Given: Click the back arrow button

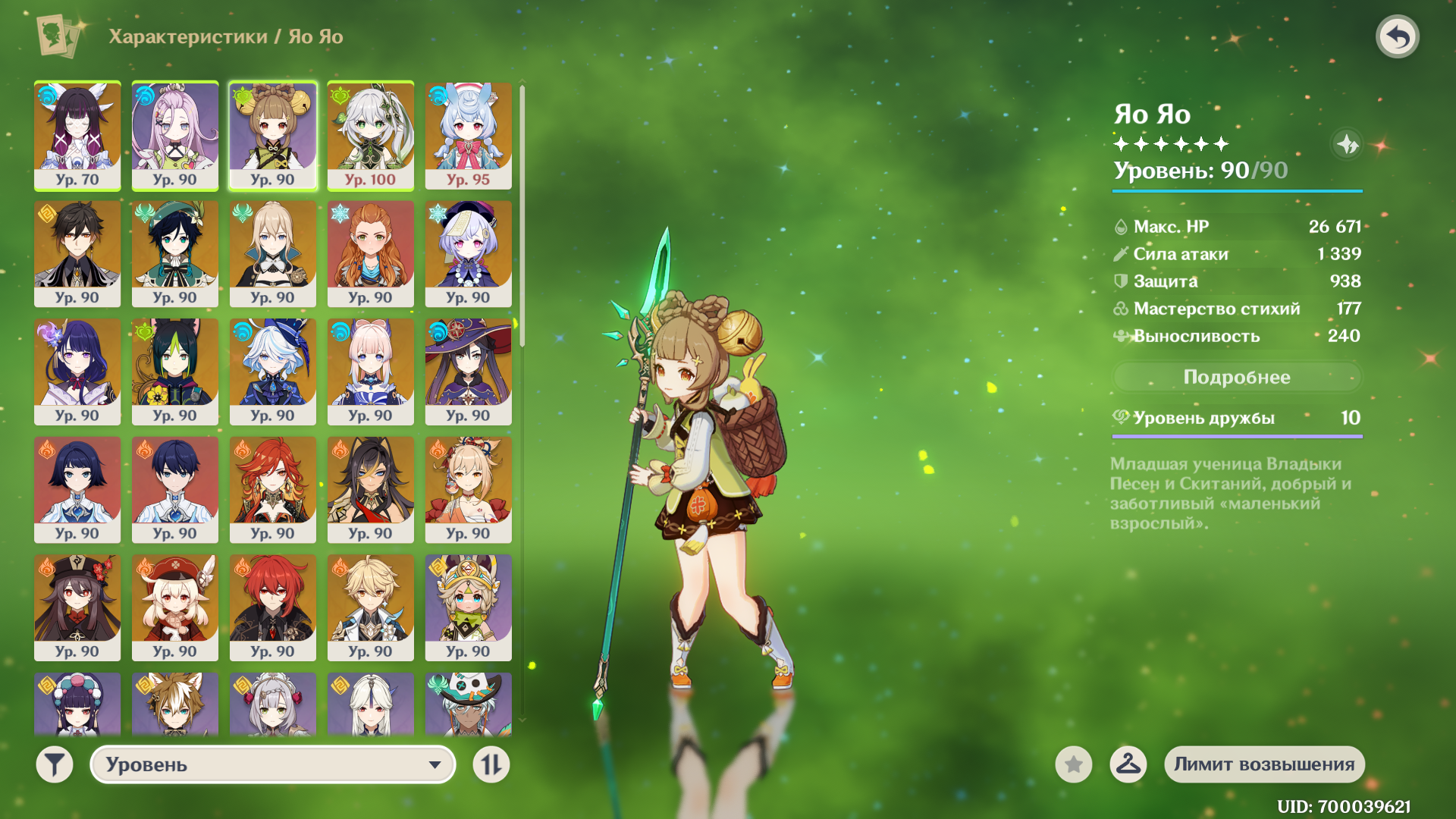Looking at the screenshot, I should point(1397,36).
